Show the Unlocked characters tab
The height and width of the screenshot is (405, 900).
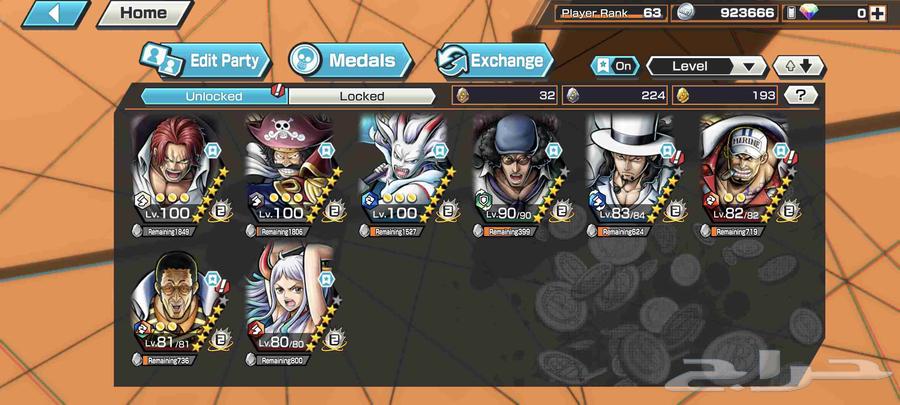coord(213,96)
